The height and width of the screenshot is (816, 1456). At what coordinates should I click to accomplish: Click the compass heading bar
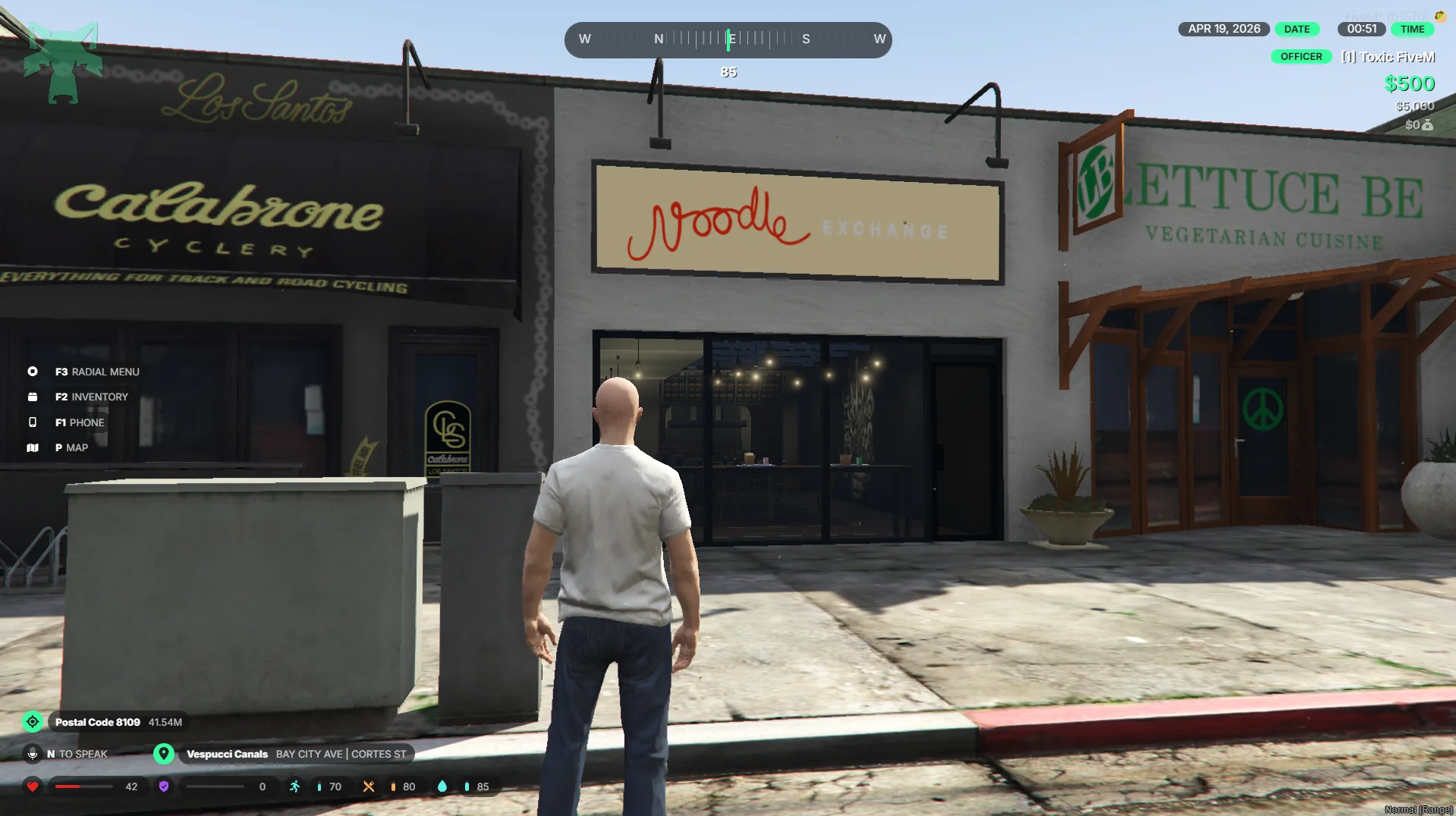(x=728, y=39)
